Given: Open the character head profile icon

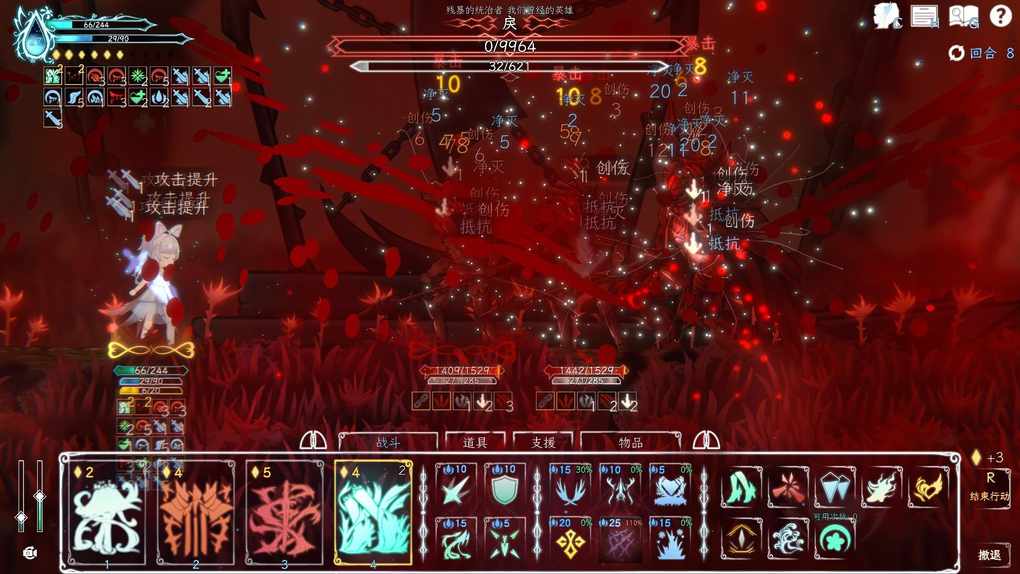Looking at the screenshot, I should tap(886, 16).
